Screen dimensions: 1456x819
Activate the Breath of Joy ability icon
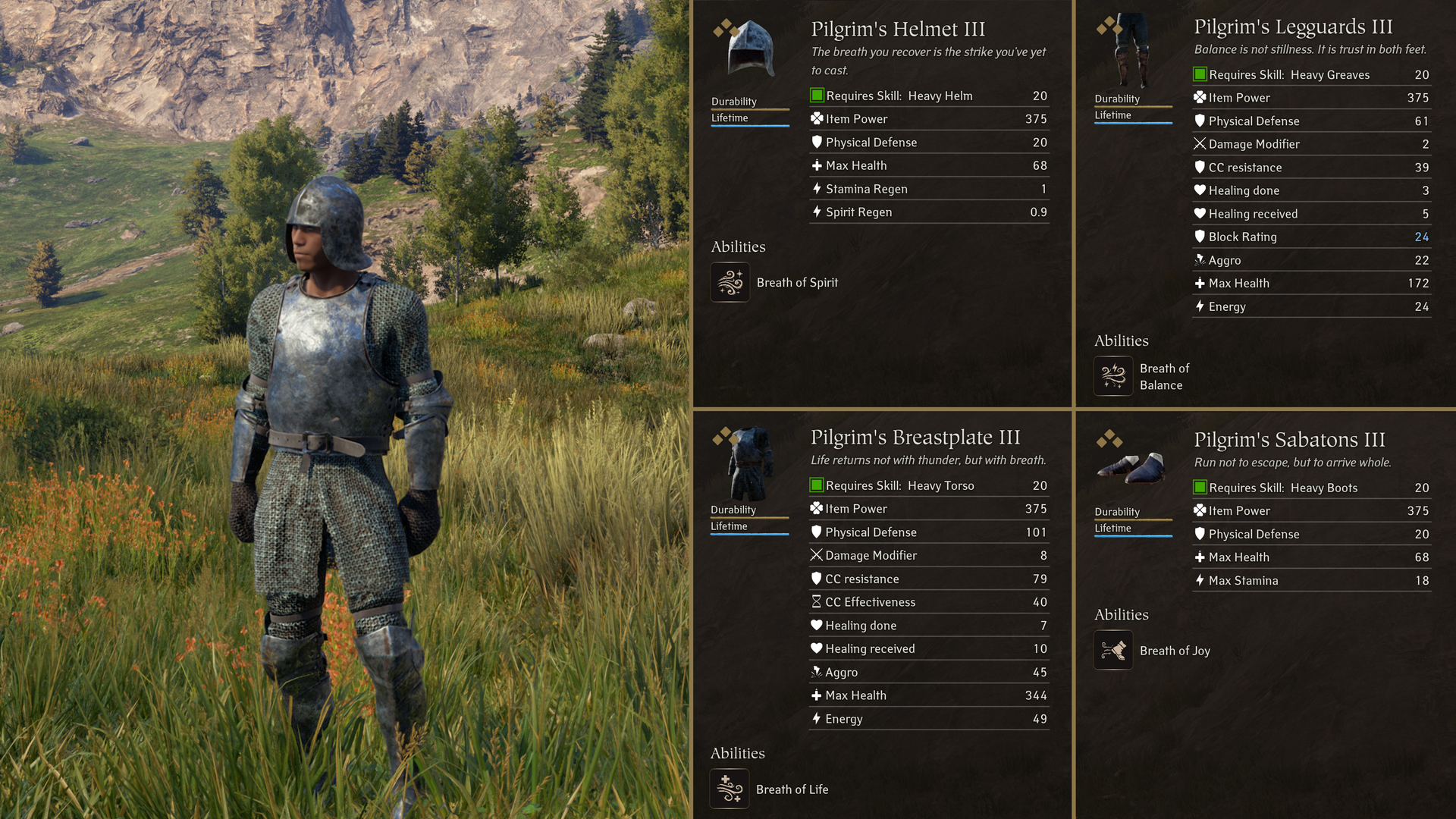coord(1113,650)
